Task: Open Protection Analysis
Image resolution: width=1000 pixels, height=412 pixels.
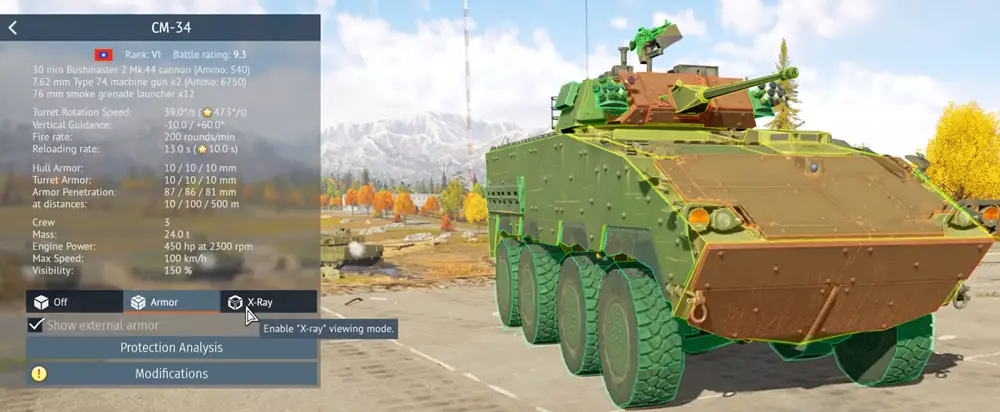Action: coord(171,348)
